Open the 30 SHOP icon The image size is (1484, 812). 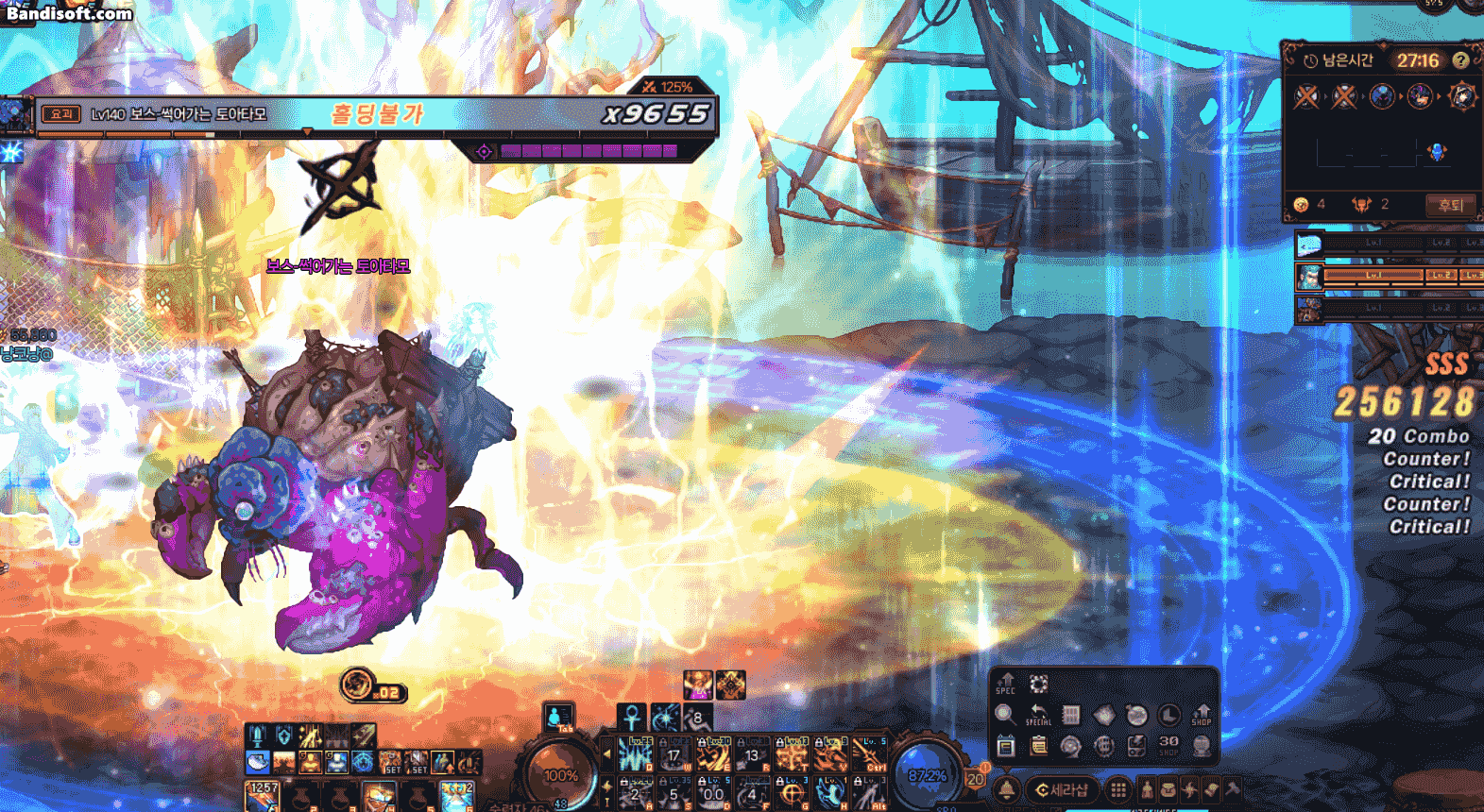pos(1168,746)
